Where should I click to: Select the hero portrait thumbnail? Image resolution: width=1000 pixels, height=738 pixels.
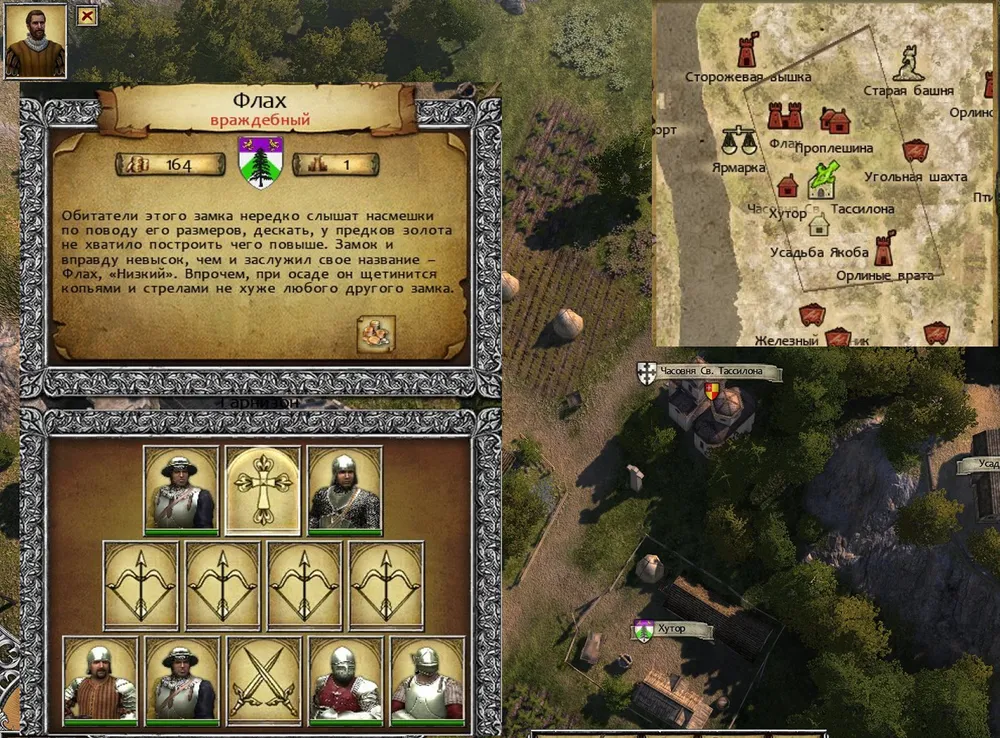coord(35,41)
